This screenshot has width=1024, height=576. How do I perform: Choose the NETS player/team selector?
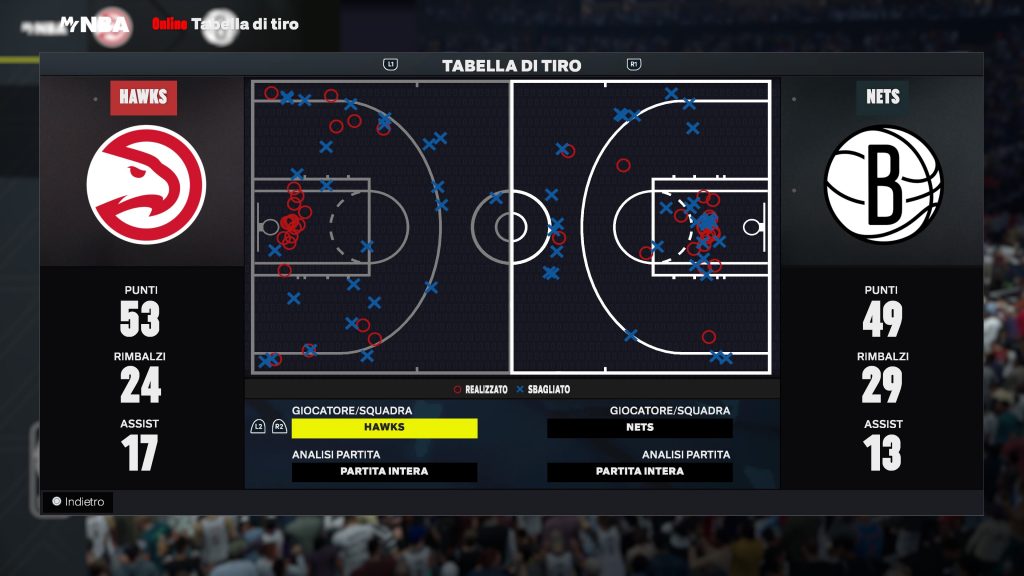click(639, 428)
